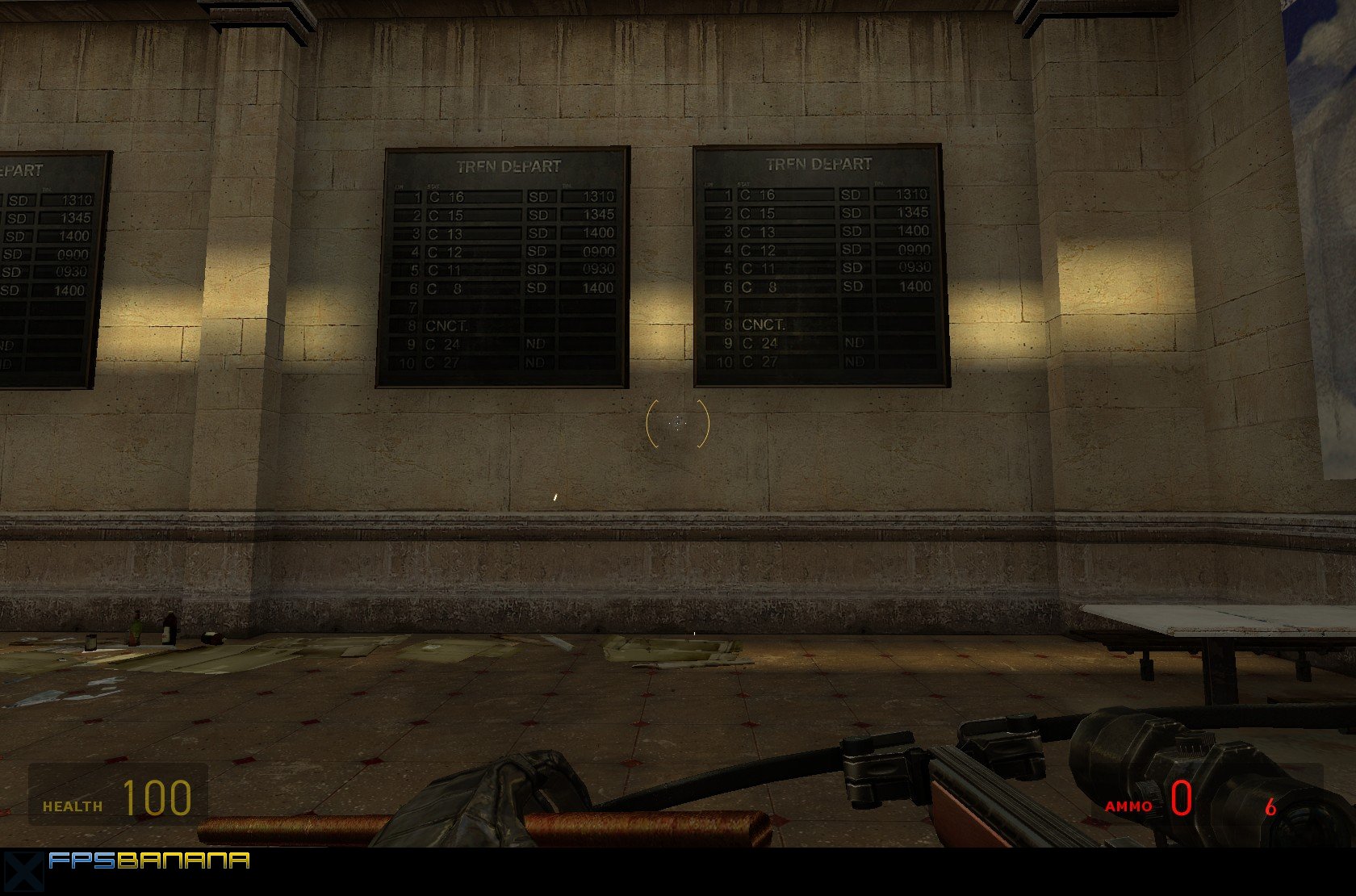Click the TREN DEPART header on the center board
Viewport: 1356px width, 896px height.
tap(508, 164)
